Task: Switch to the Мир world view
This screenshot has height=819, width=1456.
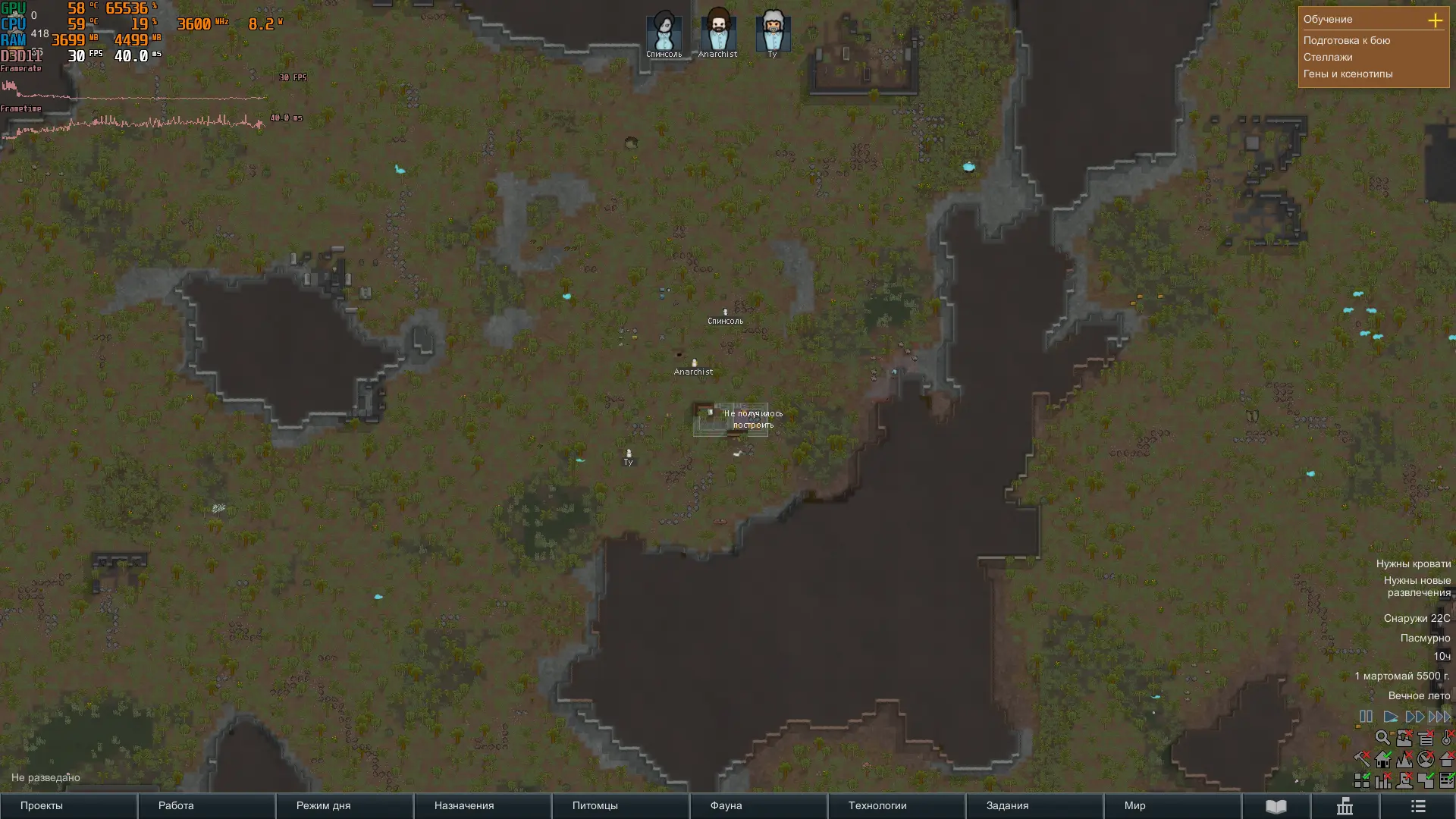Action: click(1134, 805)
